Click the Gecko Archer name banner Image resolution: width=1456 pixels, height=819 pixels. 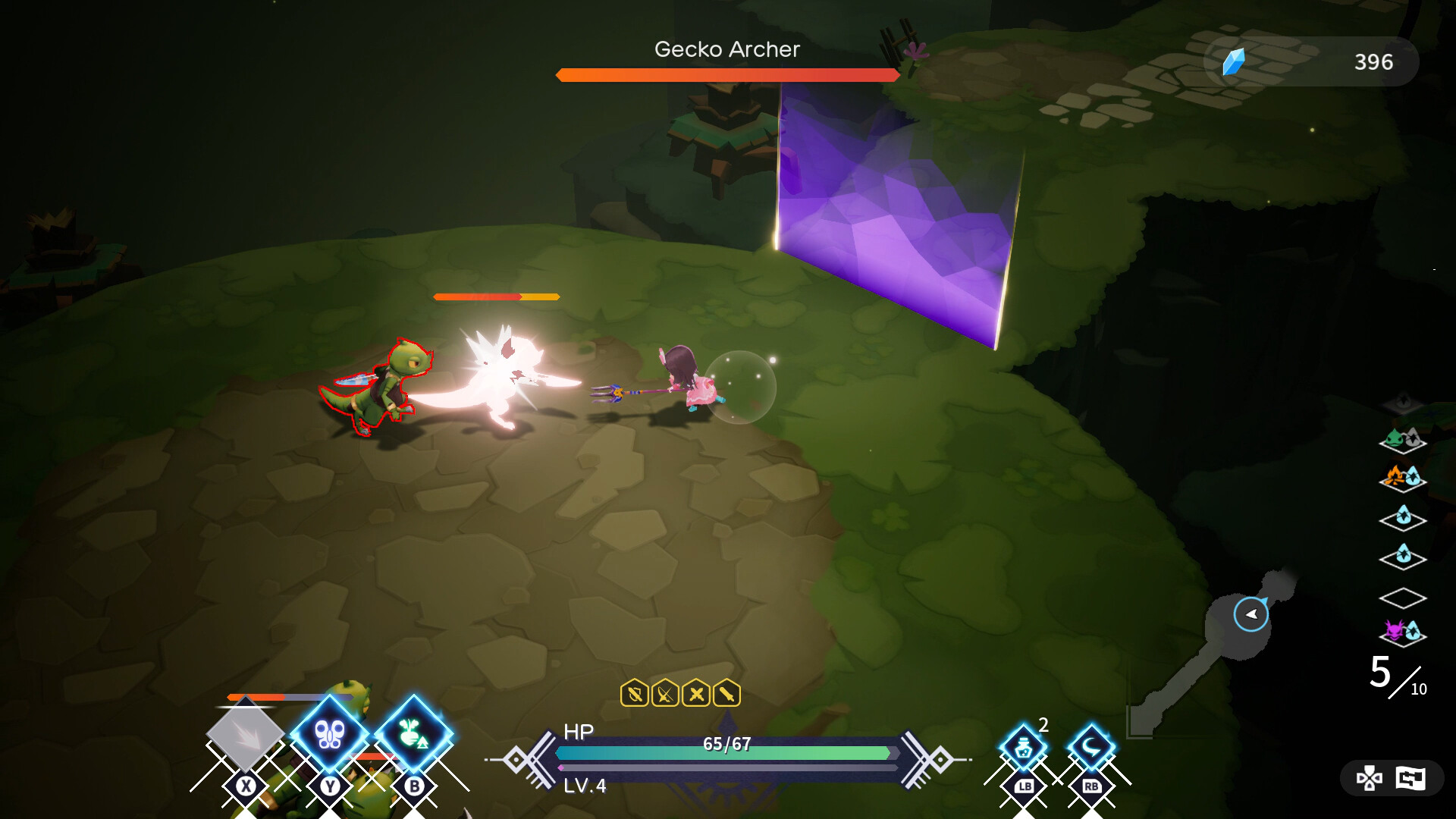(x=726, y=50)
